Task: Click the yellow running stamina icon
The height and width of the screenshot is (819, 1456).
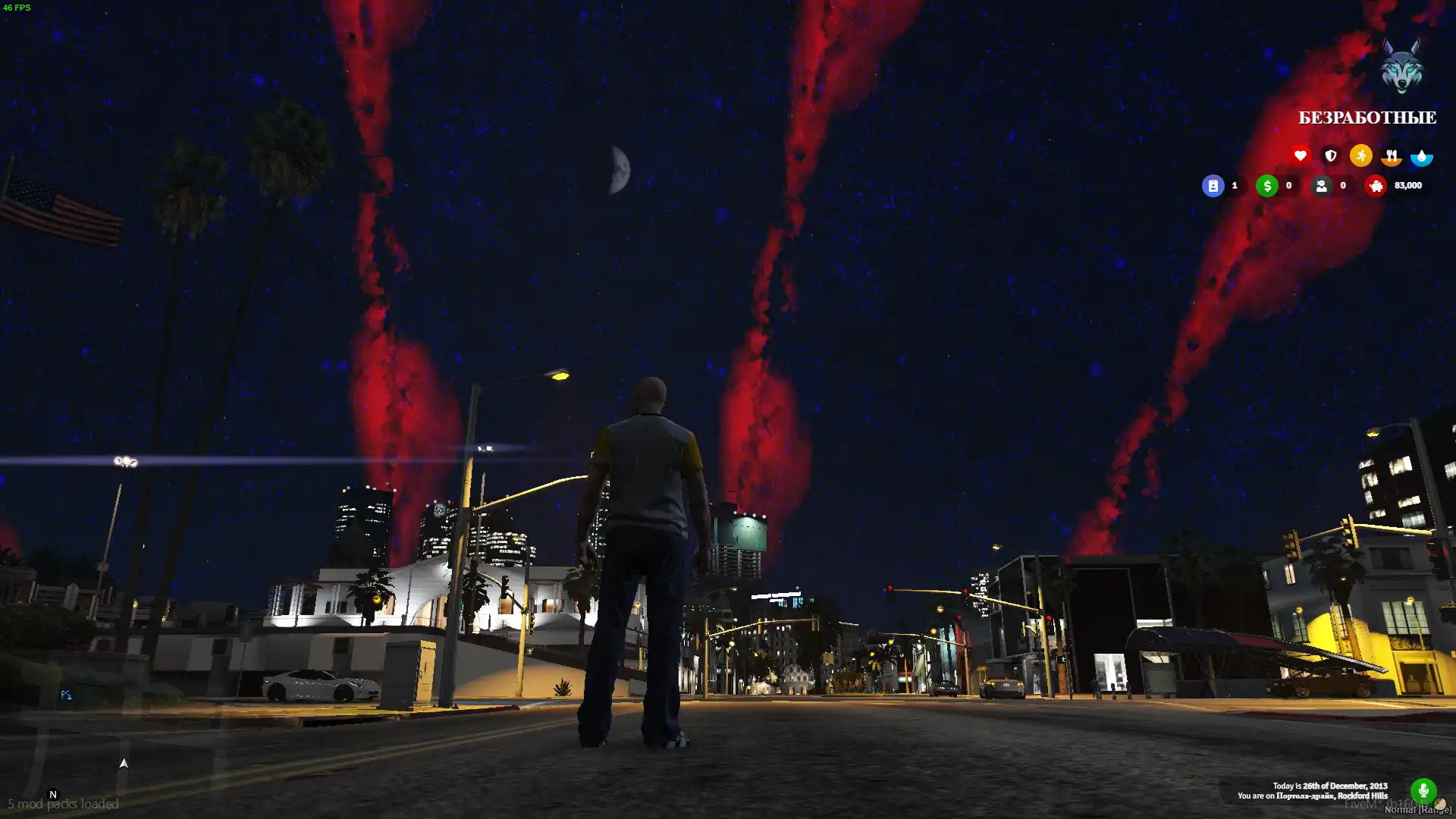Action: [1360, 155]
